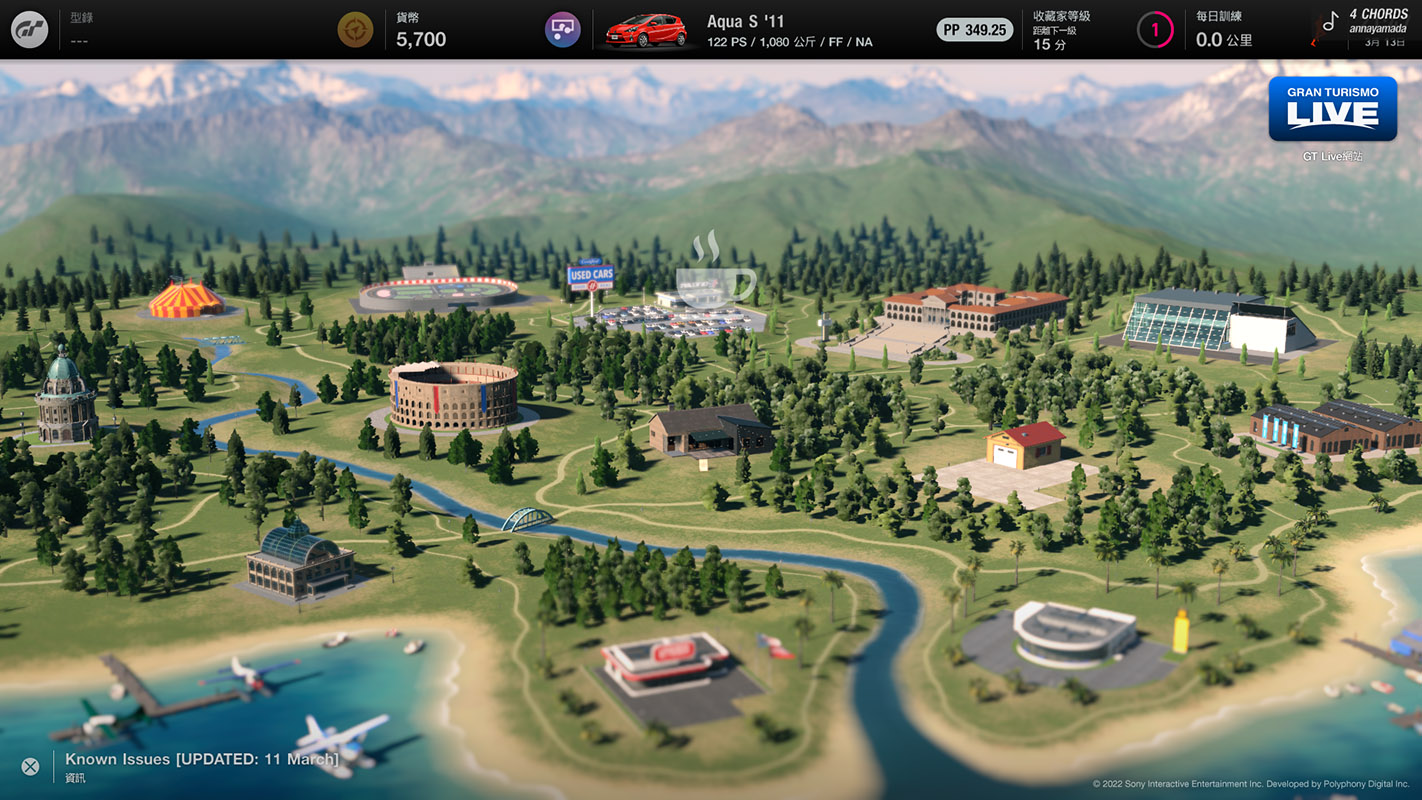Open the purple multiplayer icon
The image size is (1422, 800).
pos(563,30)
